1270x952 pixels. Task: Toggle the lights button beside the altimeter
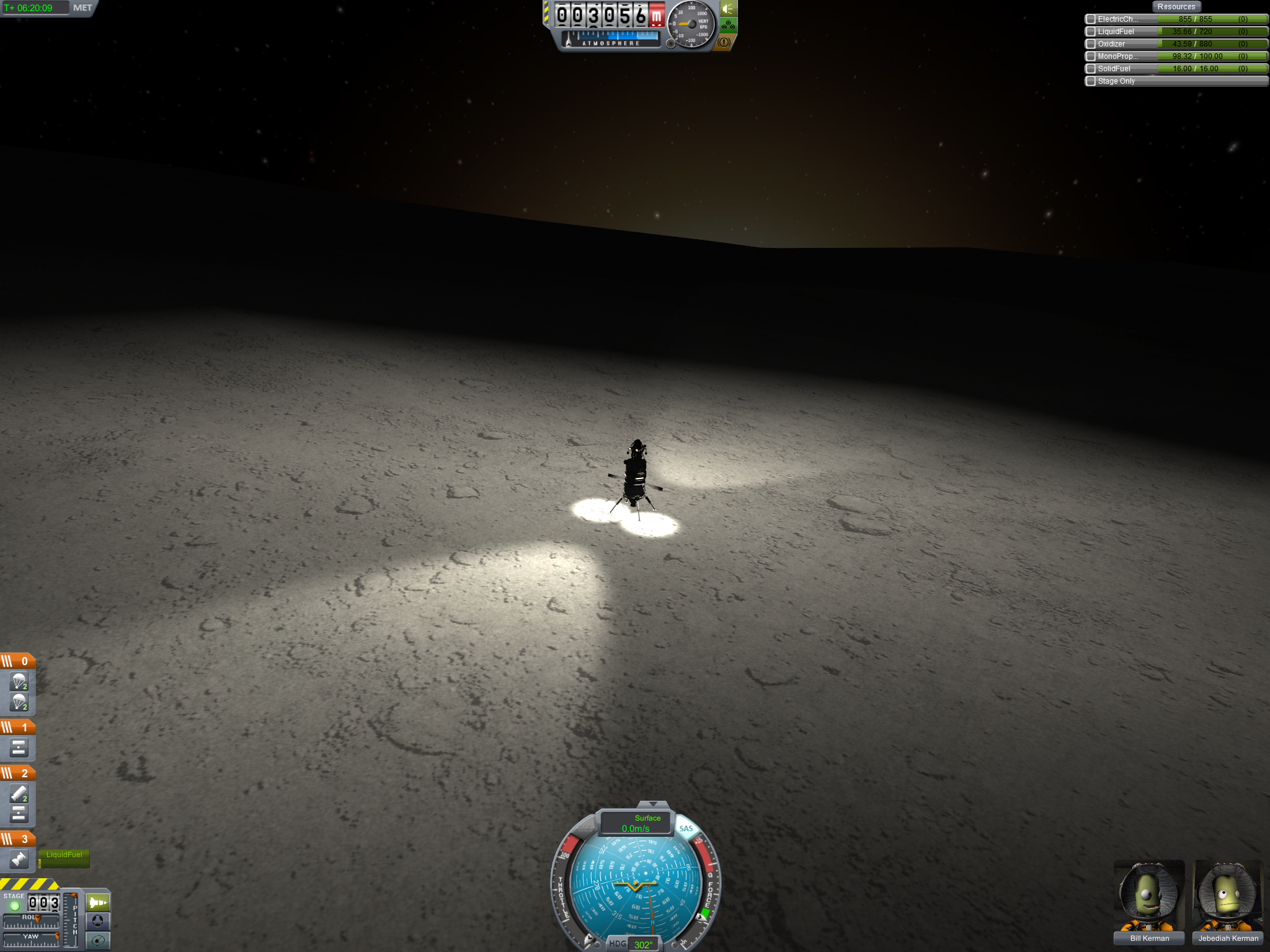[x=728, y=9]
